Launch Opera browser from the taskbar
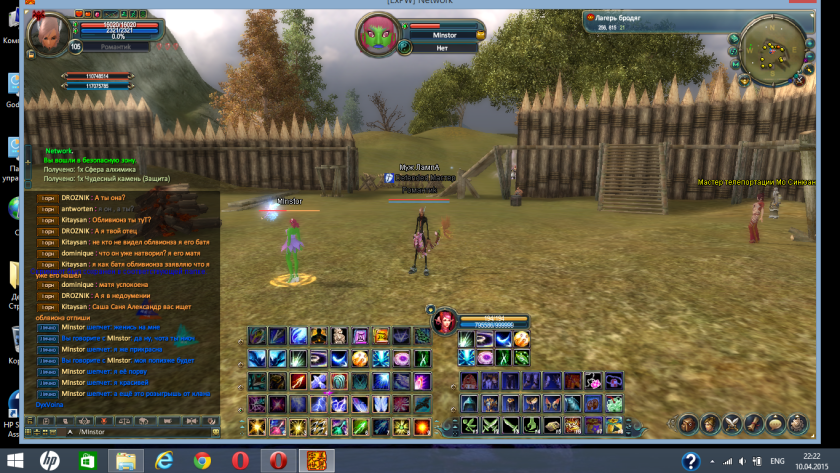Viewport: 840px width, 473px height. click(x=240, y=460)
